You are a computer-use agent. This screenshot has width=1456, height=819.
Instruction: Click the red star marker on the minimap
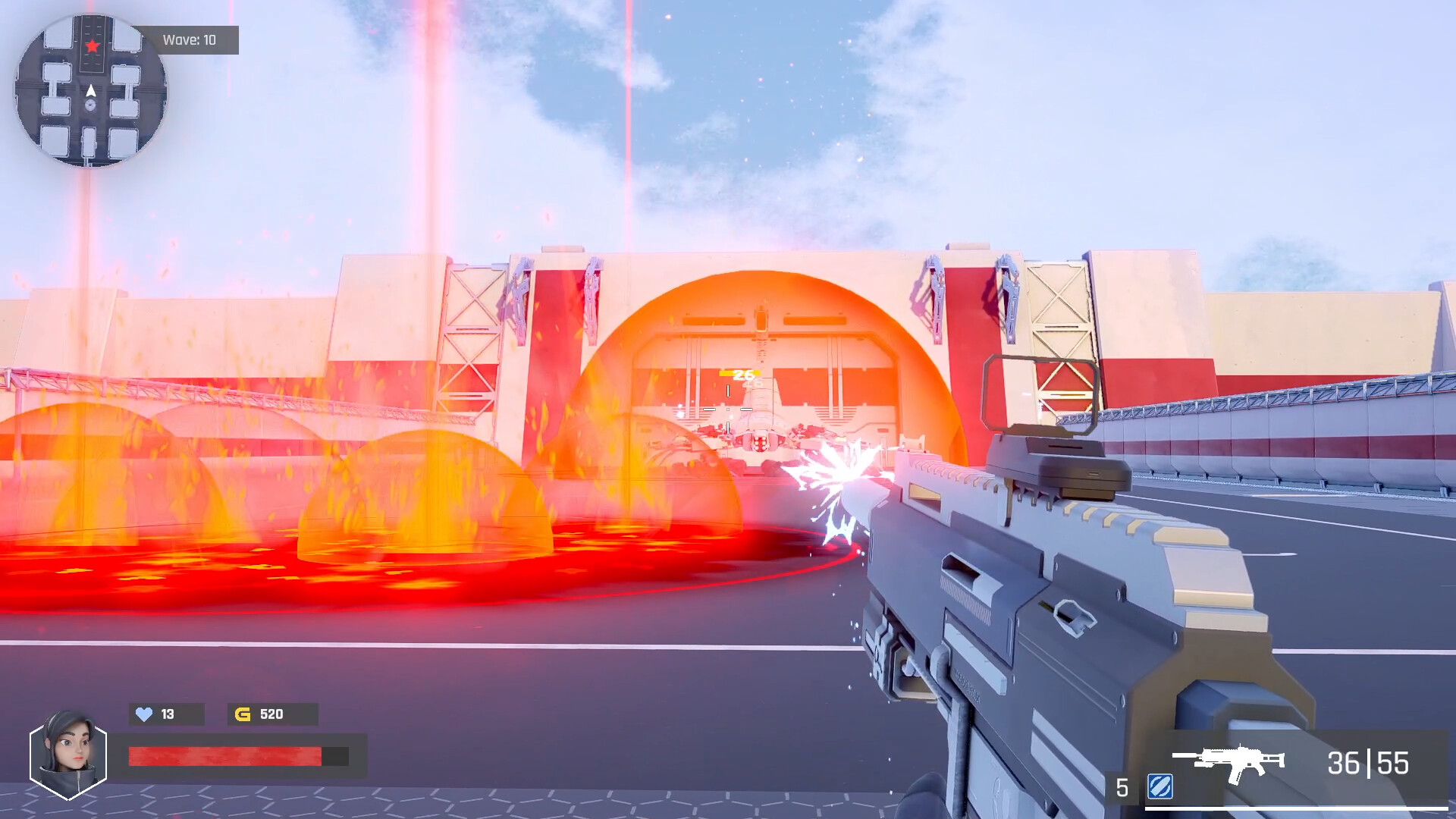tap(92, 45)
